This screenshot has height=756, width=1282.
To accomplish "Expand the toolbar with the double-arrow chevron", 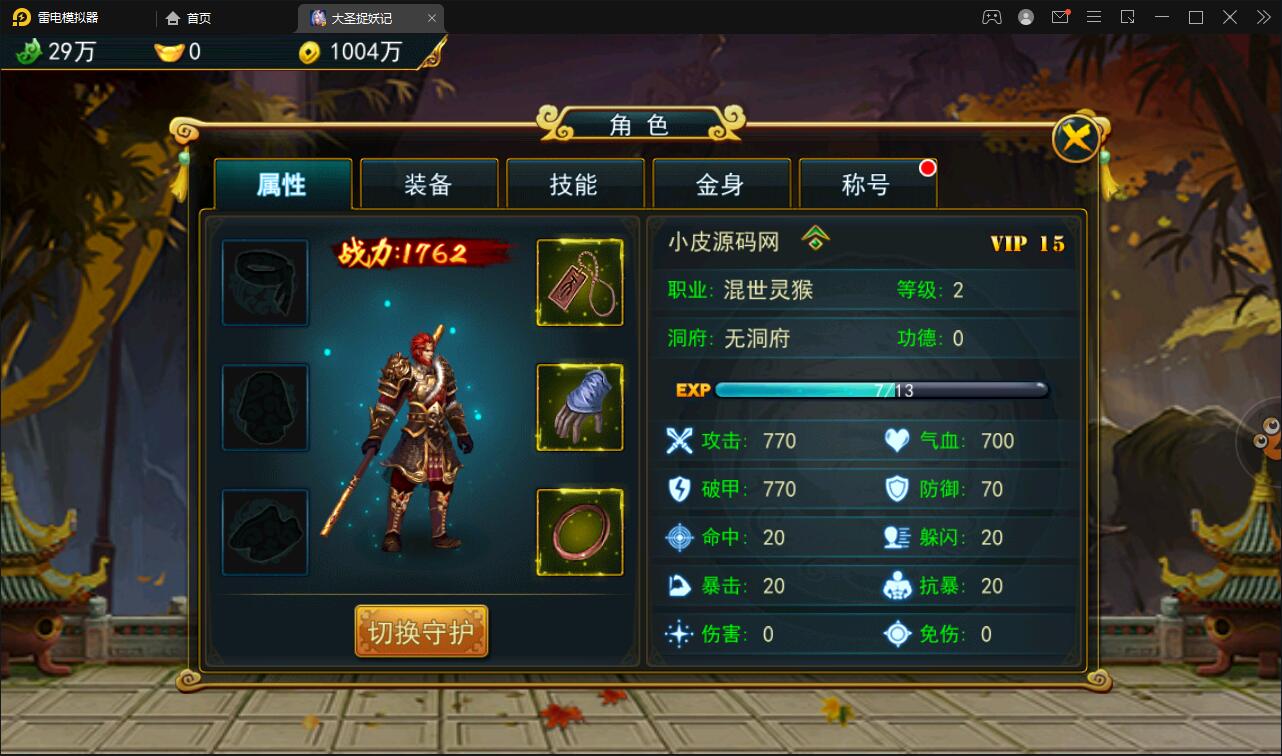I will (x=1262, y=17).
